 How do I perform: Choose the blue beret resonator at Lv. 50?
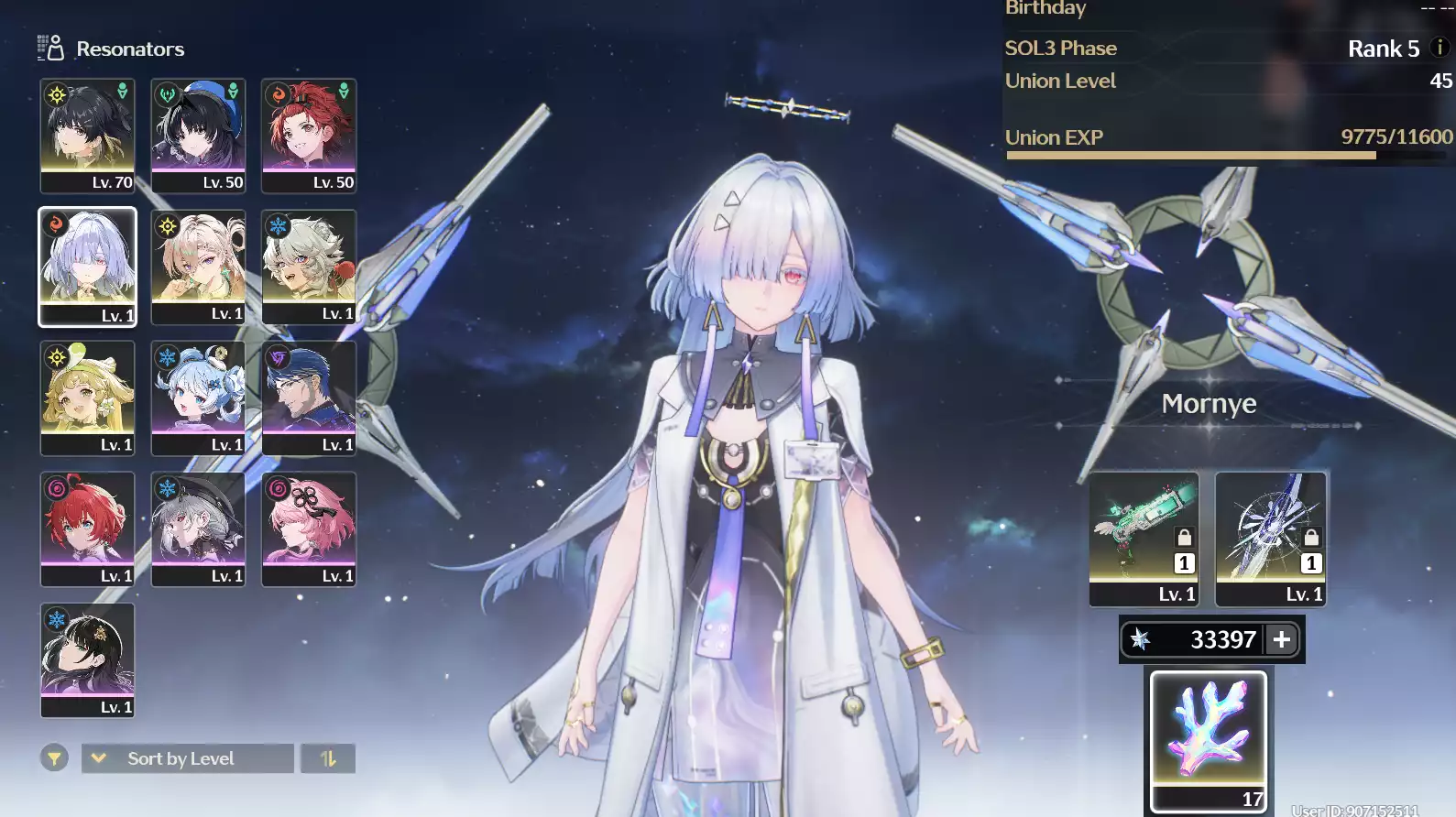point(198,136)
